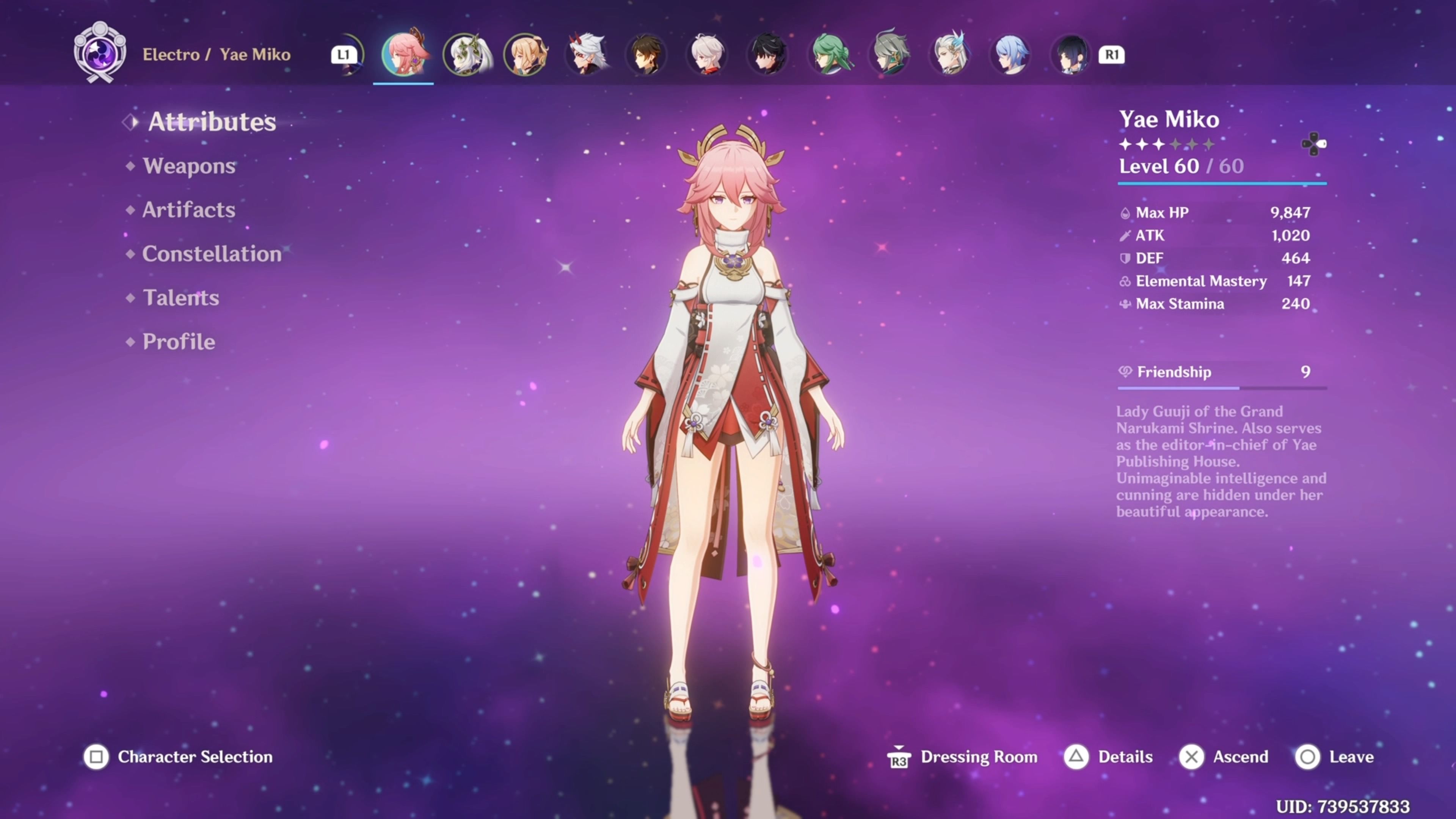
Task: Select Nahida's character portrait
Action: coord(464,55)
